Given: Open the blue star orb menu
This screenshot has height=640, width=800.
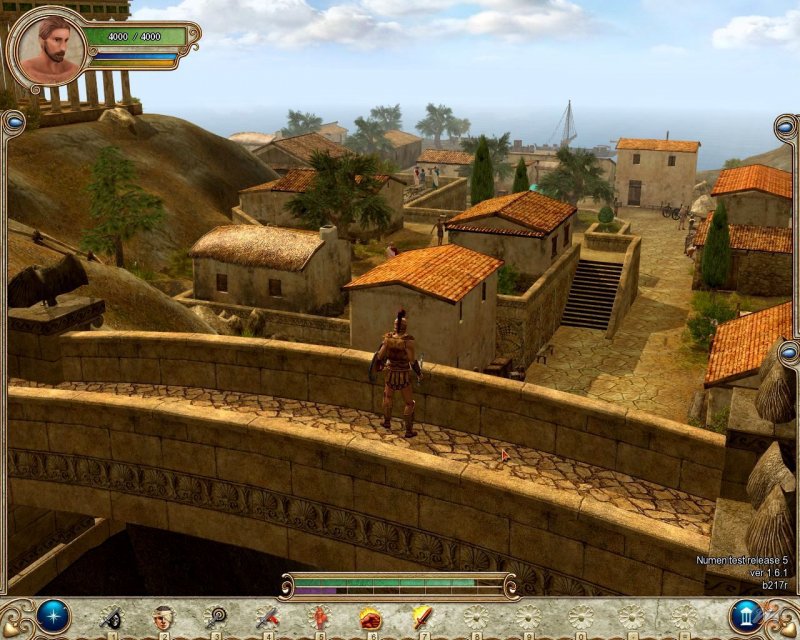Looking at the screenshot, I should tap(53, 616).
